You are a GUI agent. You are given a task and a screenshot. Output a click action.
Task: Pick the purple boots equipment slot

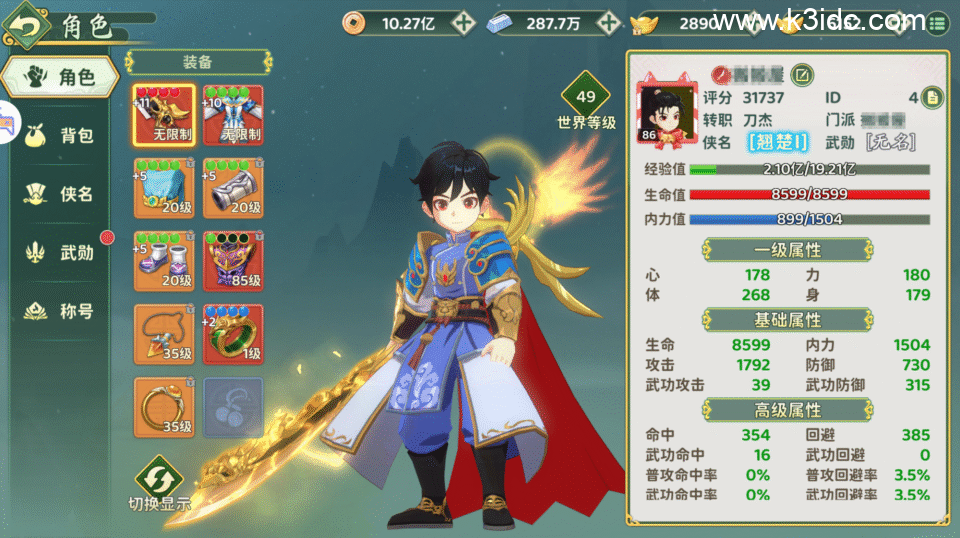click(x=162, y=260)
